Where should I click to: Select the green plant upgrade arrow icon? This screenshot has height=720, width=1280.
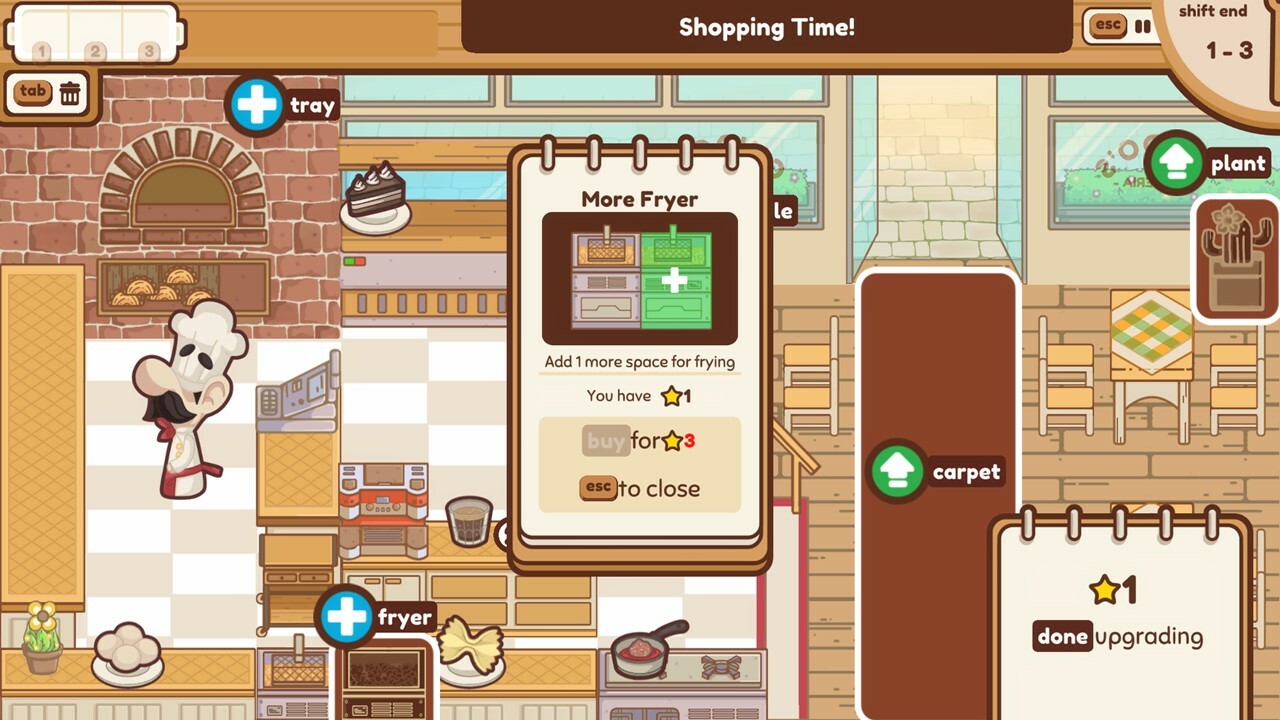[1176, 162]
